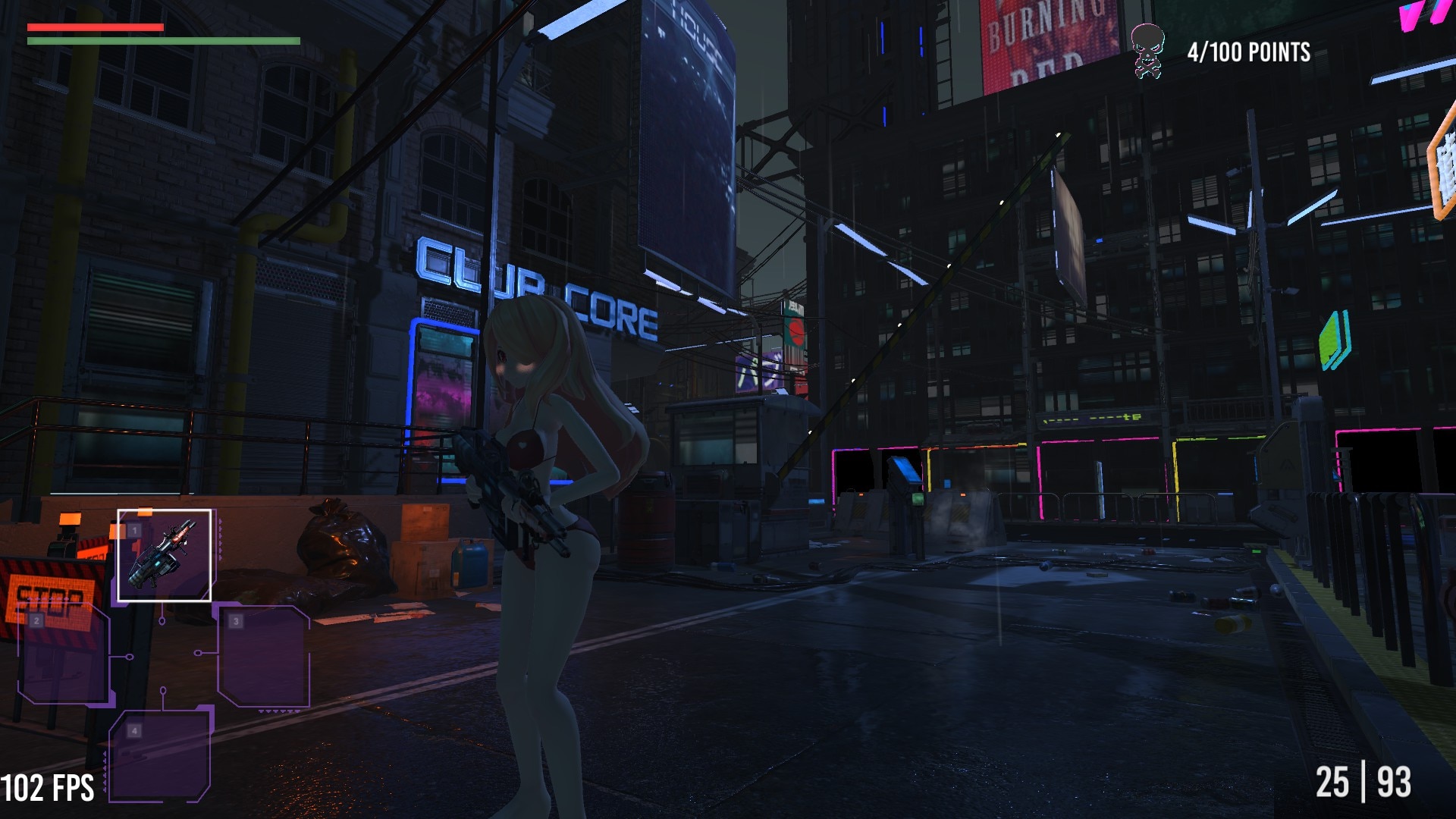This screenshot has width=1456, height=819.
Task: Choose the empty weapon slot numbered 3
Action: 263,657
